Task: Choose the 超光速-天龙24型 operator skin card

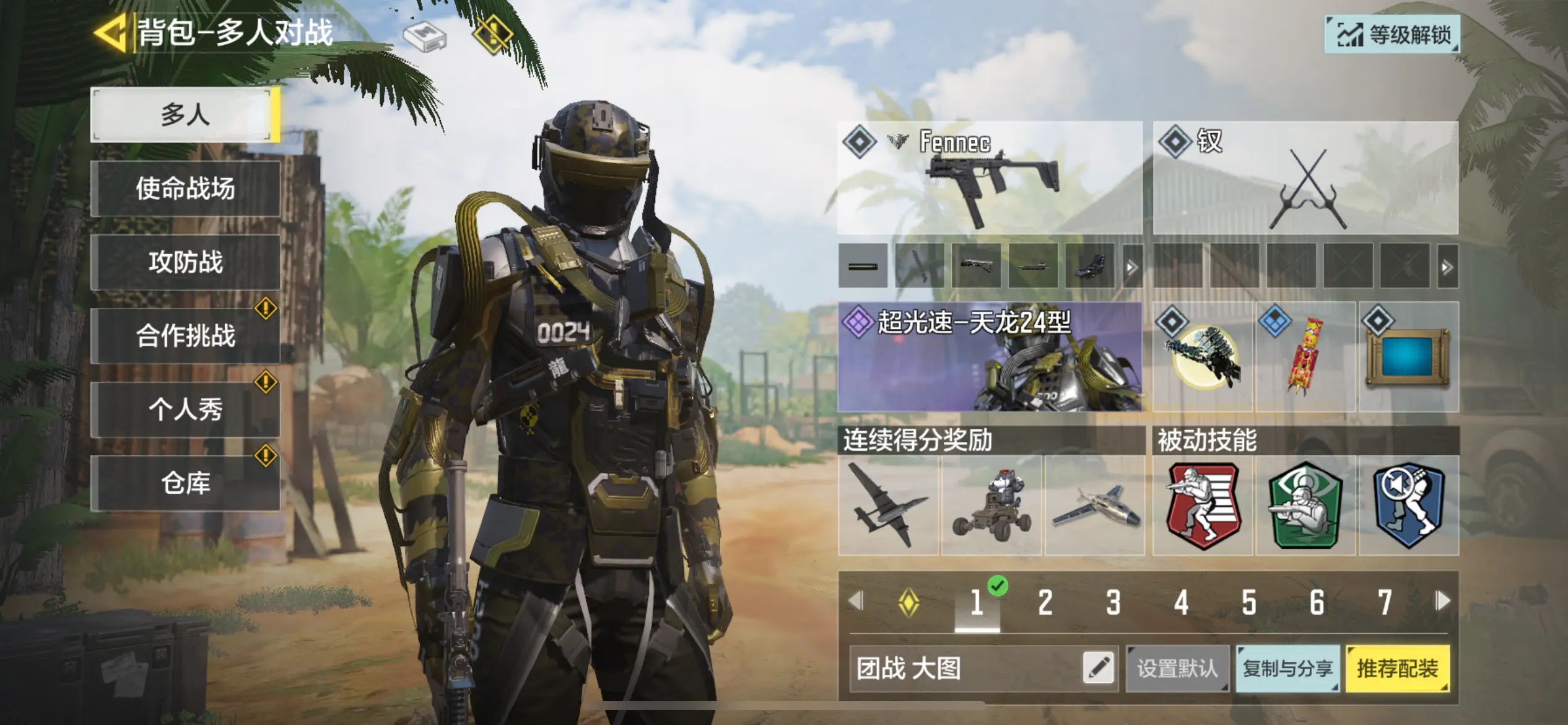Action: click(990, 357)
